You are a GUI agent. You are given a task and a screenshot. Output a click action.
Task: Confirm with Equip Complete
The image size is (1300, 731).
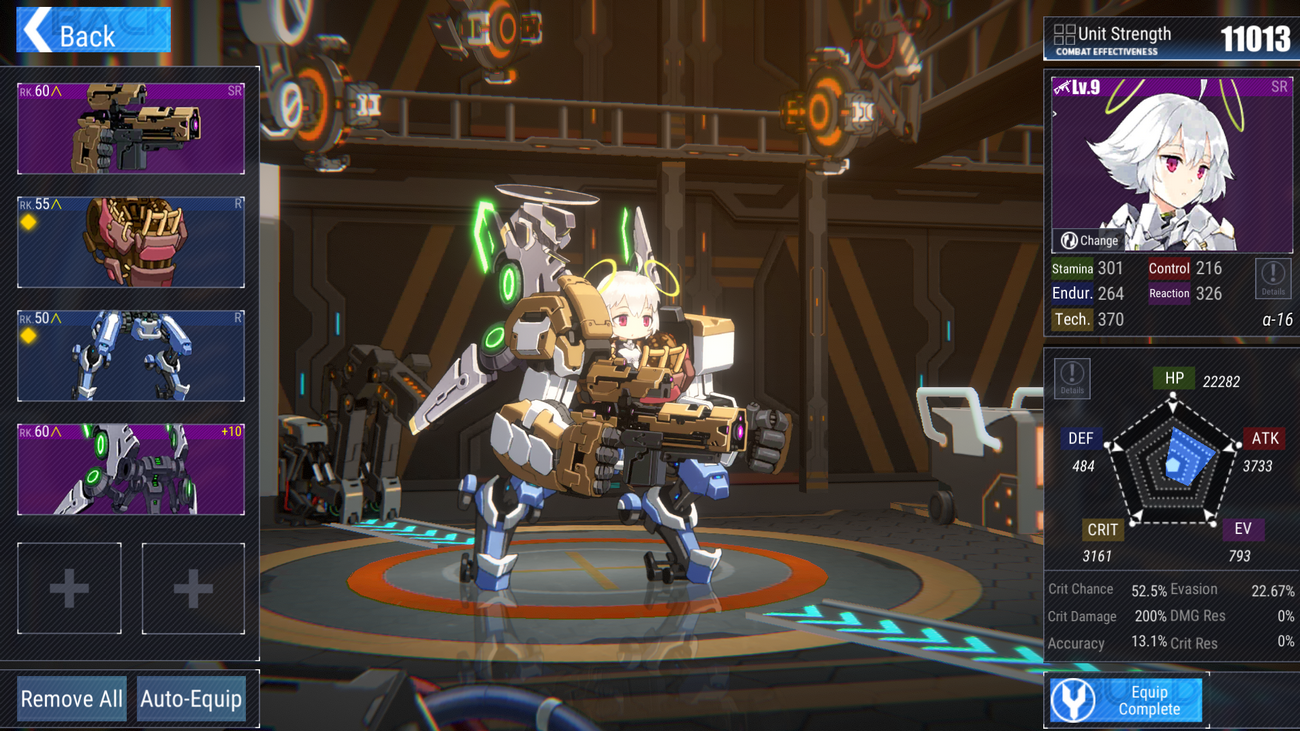coord(1126,700)
